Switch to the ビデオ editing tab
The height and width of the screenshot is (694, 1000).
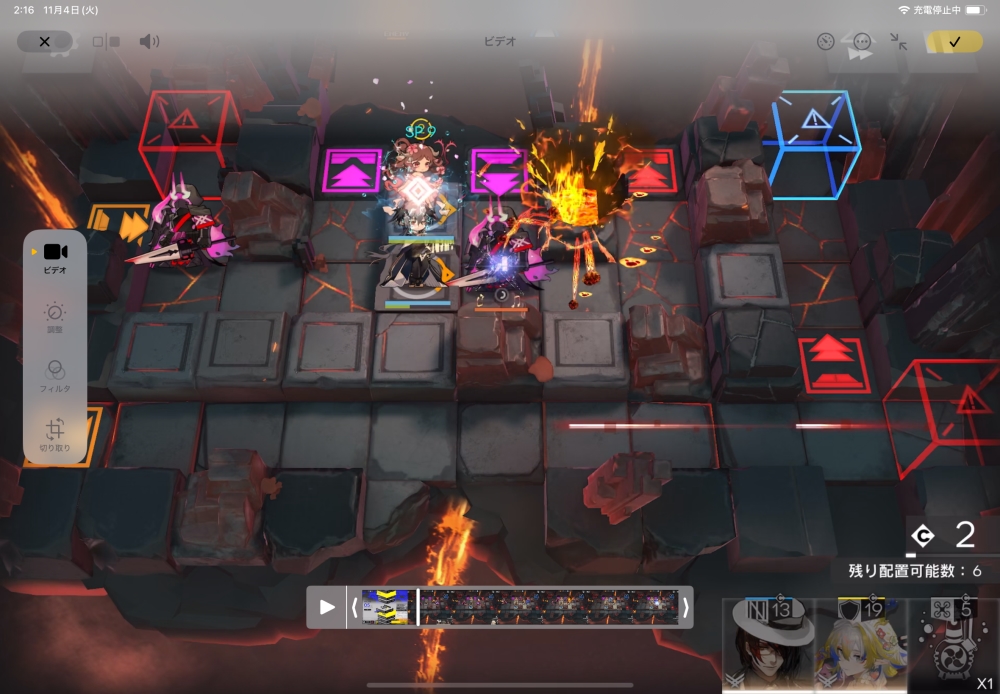[x=55, y=256]
